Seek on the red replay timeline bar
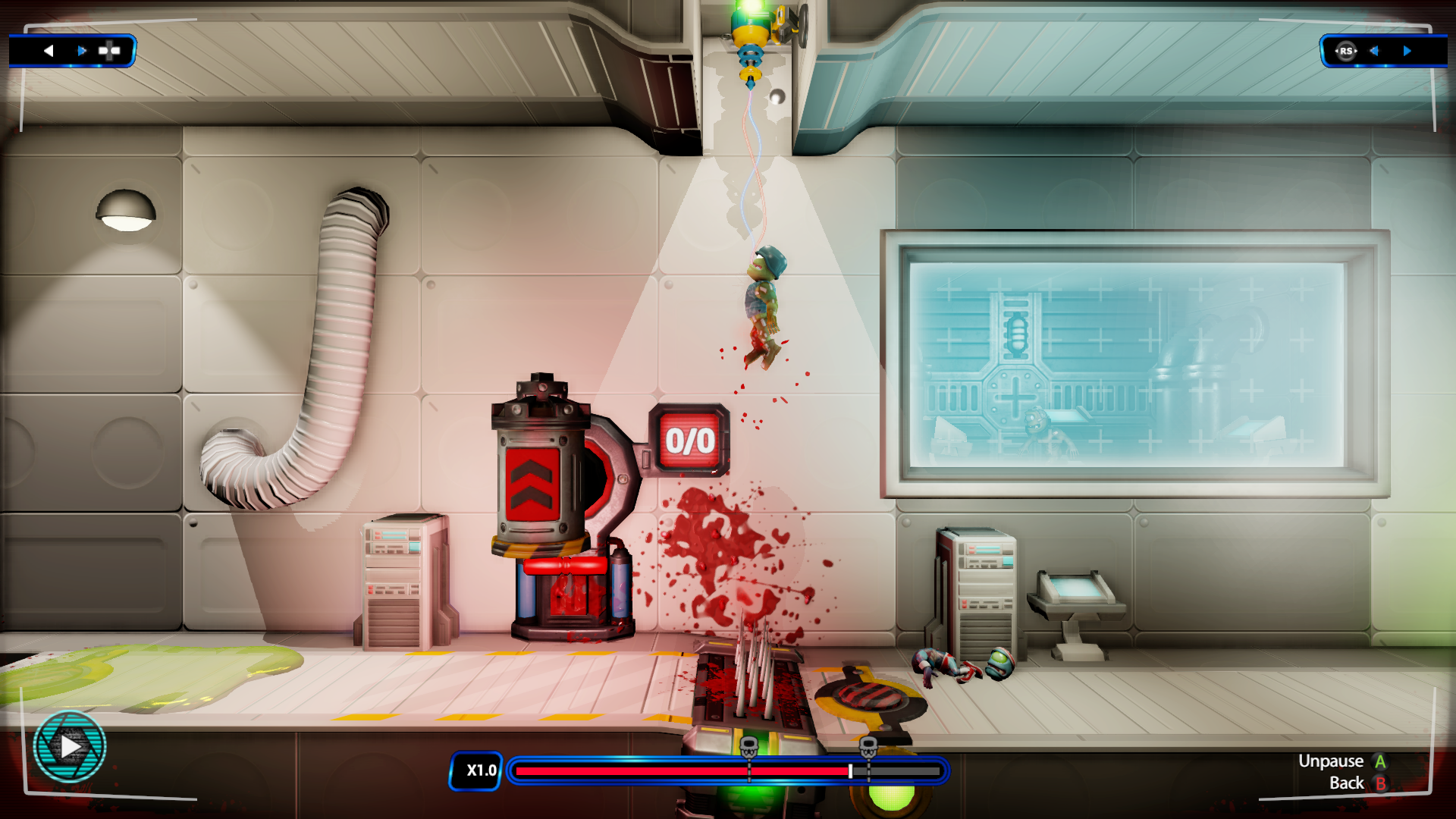The image size is (1456, 819). click(x=682, y=771)
